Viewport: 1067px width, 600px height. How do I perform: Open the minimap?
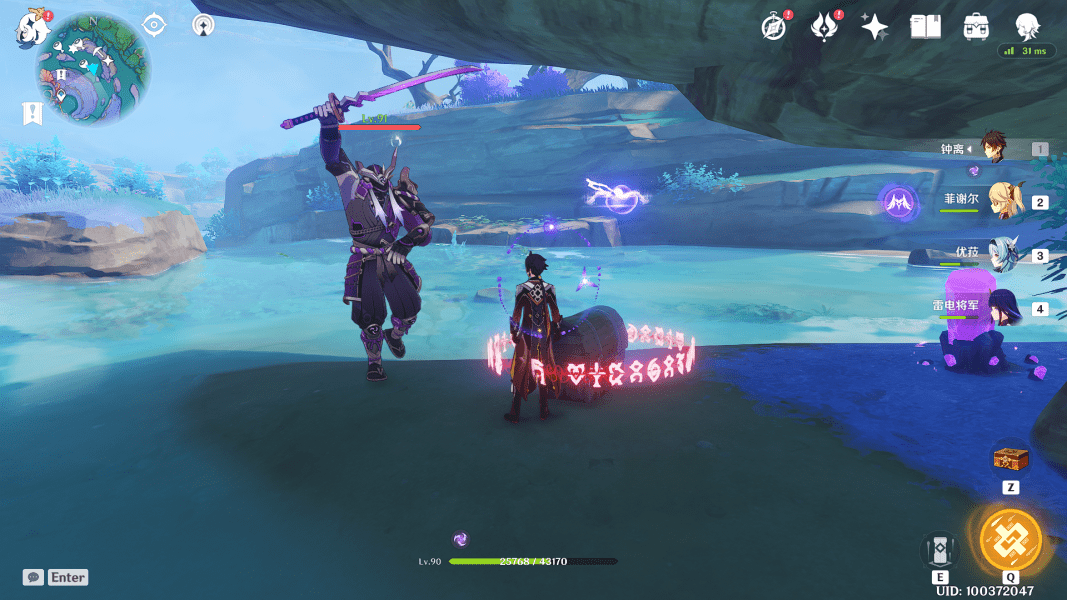coord(93,68)
